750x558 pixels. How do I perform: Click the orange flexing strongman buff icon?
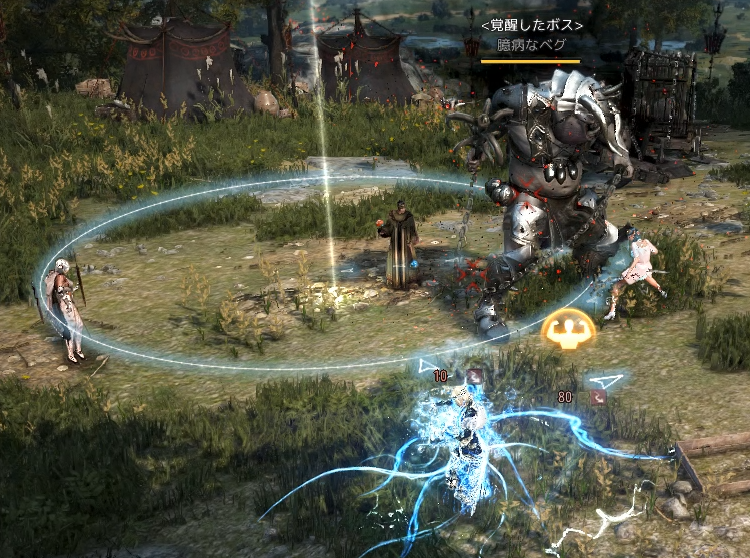tap(568, 331)
